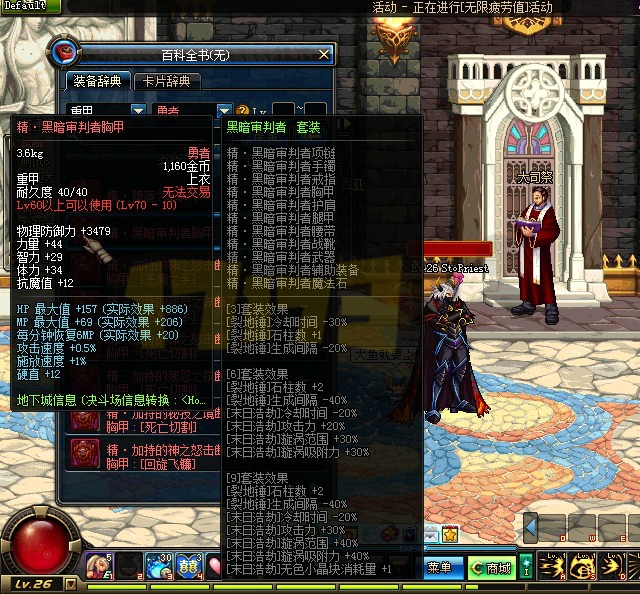Open the 重甲 armor type dropdown

[x=138, y=110]
